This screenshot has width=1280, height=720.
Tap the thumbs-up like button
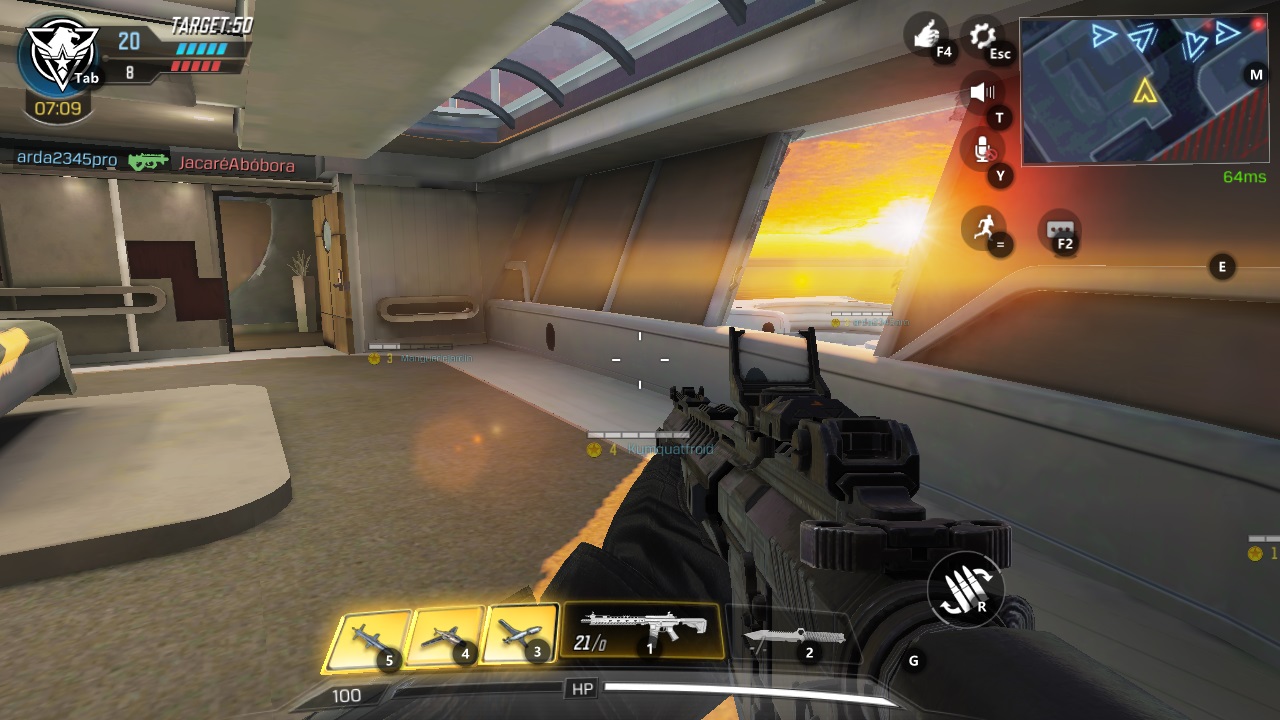point(926,36)
